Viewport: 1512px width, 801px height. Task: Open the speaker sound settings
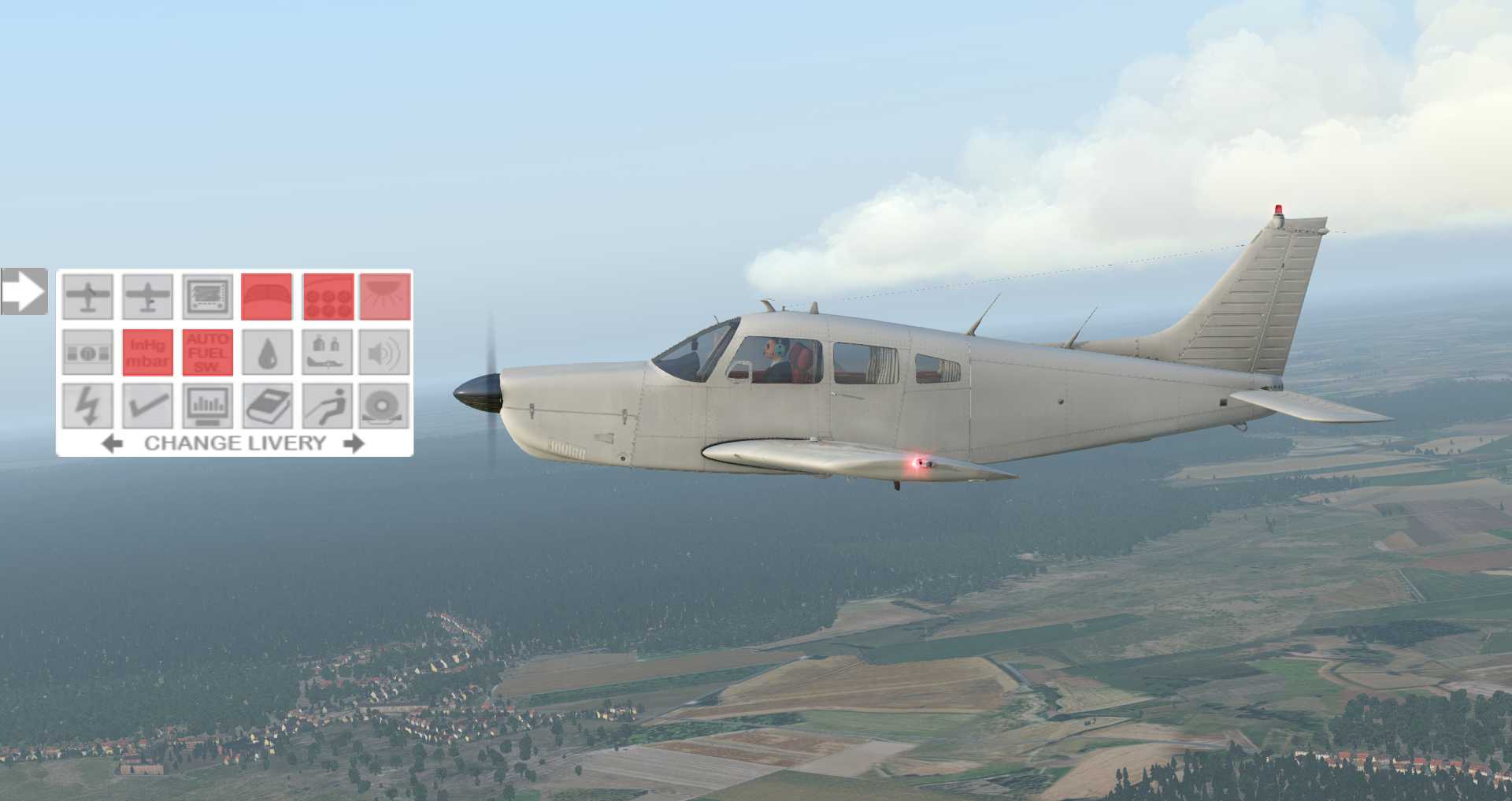[x=385, y=352]
